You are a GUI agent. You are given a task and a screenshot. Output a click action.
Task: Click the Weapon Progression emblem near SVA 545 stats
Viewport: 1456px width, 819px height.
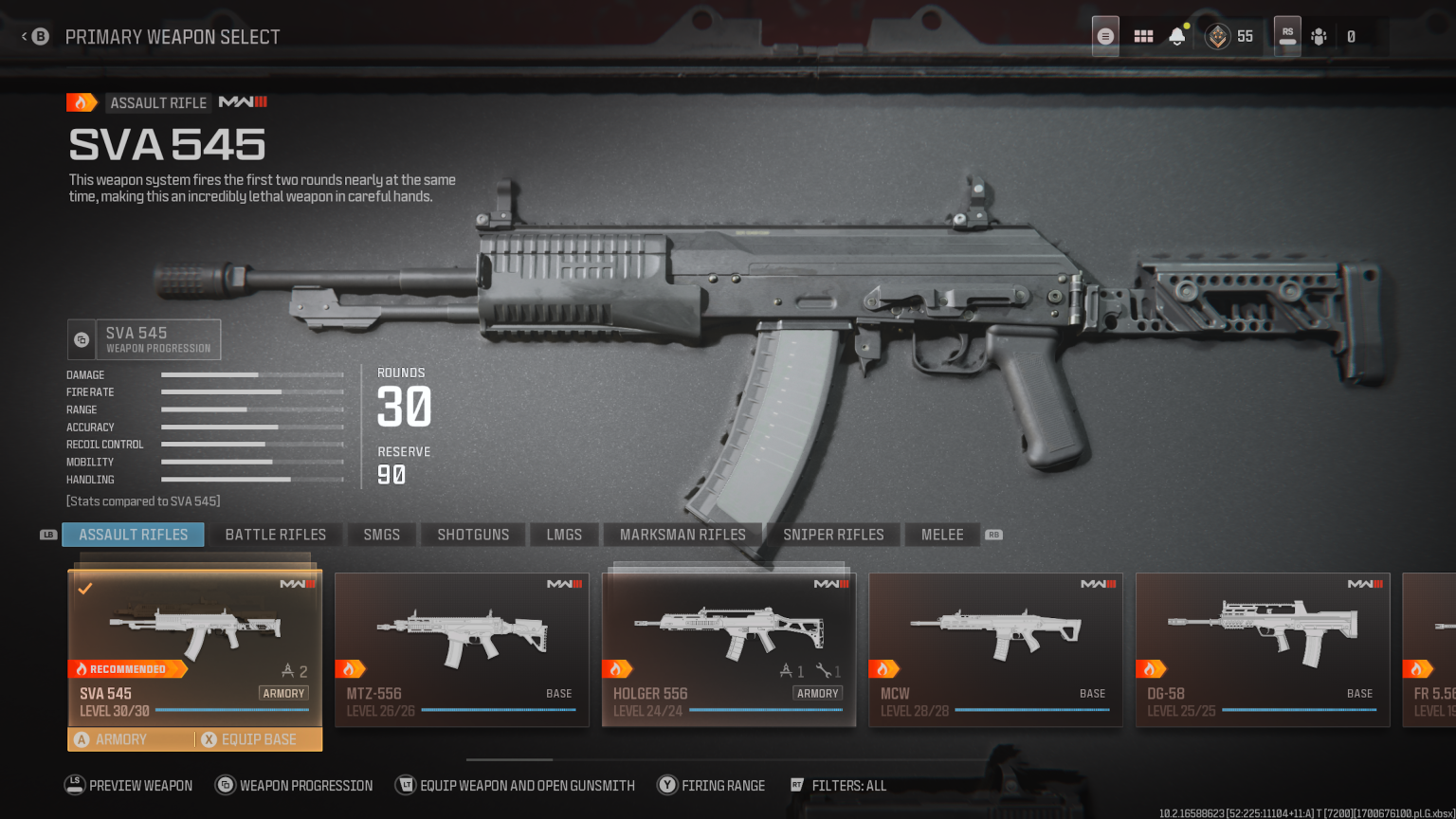81,338
